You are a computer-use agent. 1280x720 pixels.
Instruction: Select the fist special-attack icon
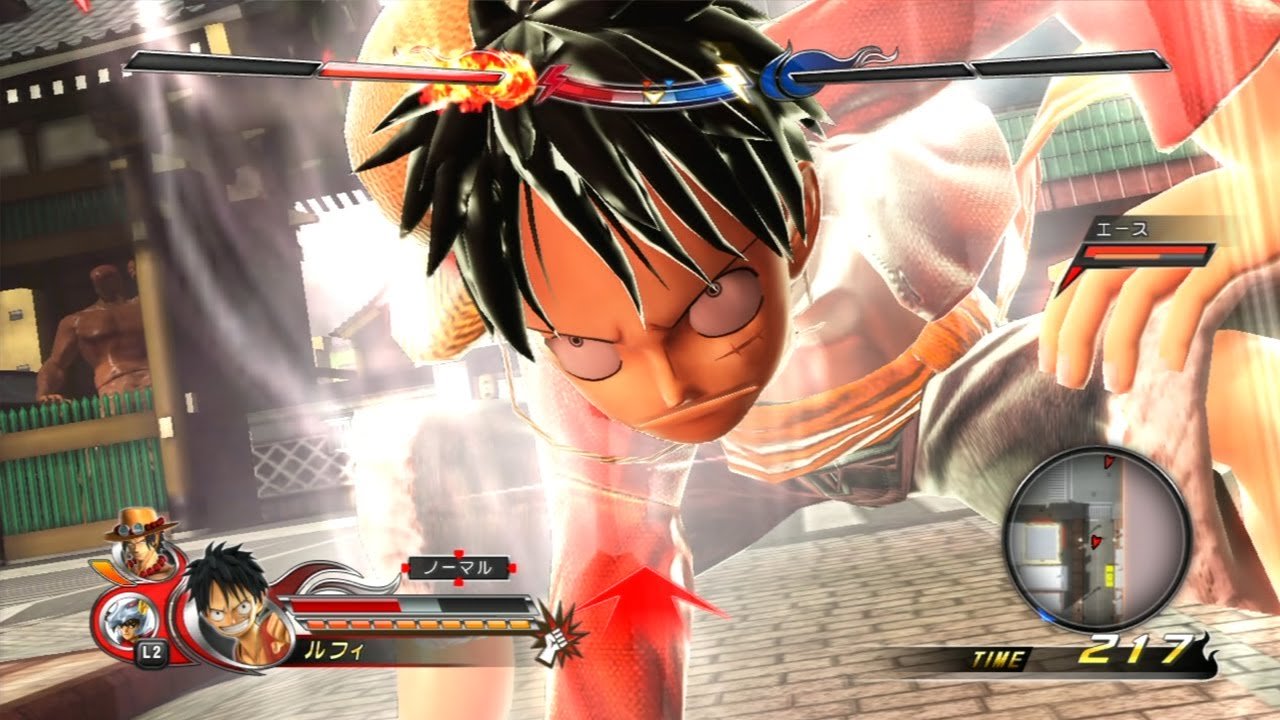coord(553,634)
